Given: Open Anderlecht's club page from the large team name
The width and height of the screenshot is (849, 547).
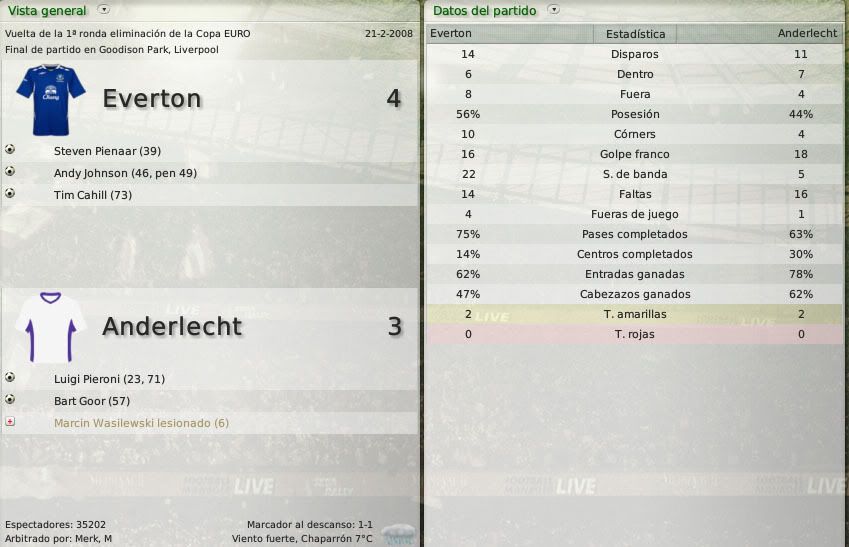Looking at the screenshot, I should point(172,327).
